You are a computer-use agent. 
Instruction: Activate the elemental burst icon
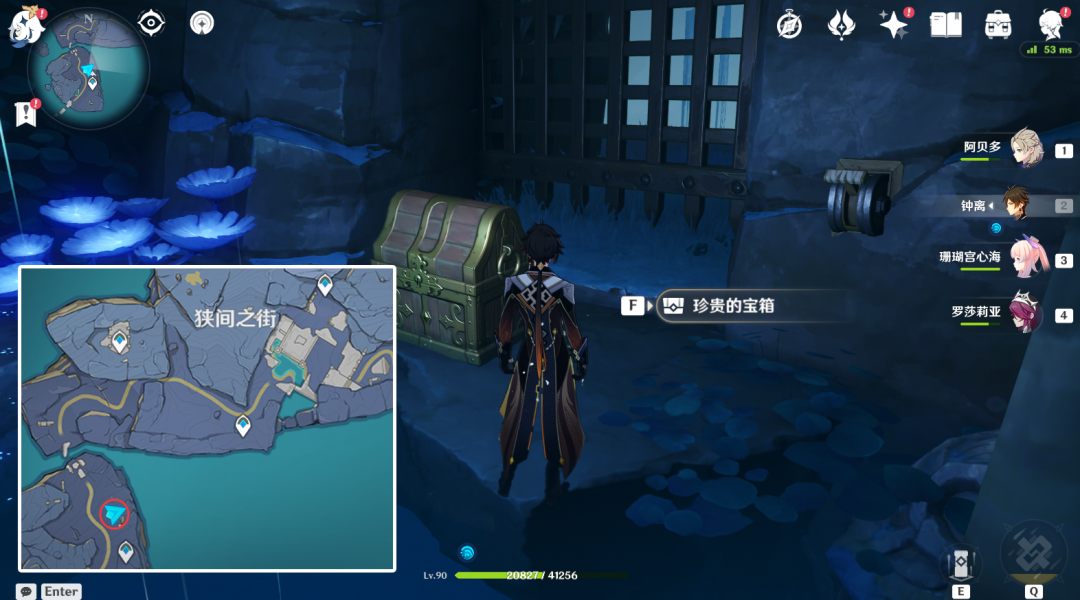click(x=1033, y=555)
